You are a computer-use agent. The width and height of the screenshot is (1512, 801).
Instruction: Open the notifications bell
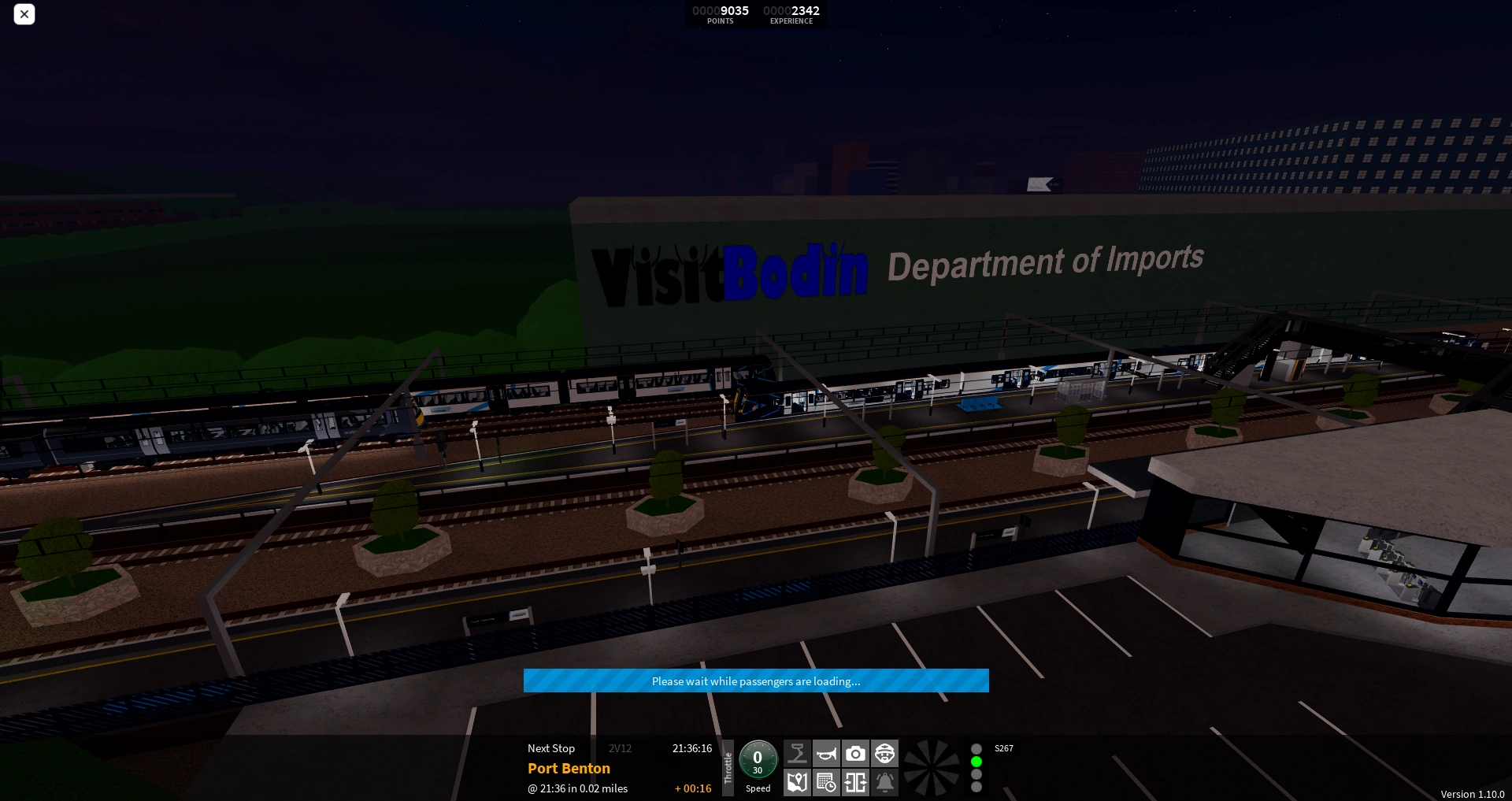pos(885,784)
